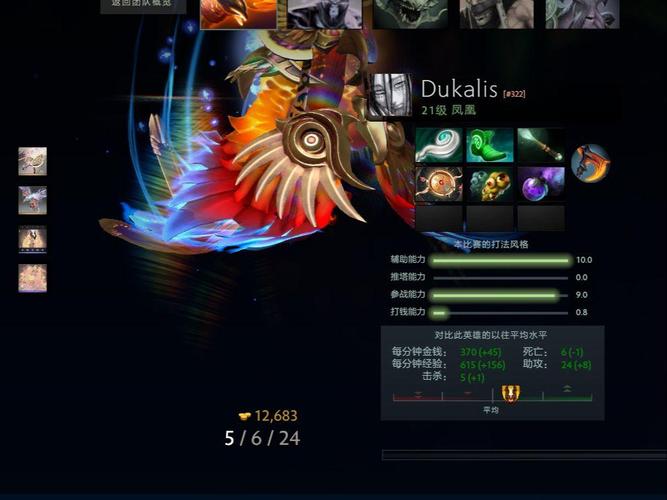Click the topmost cosmetic thumbnail on the left

[32, 161]
